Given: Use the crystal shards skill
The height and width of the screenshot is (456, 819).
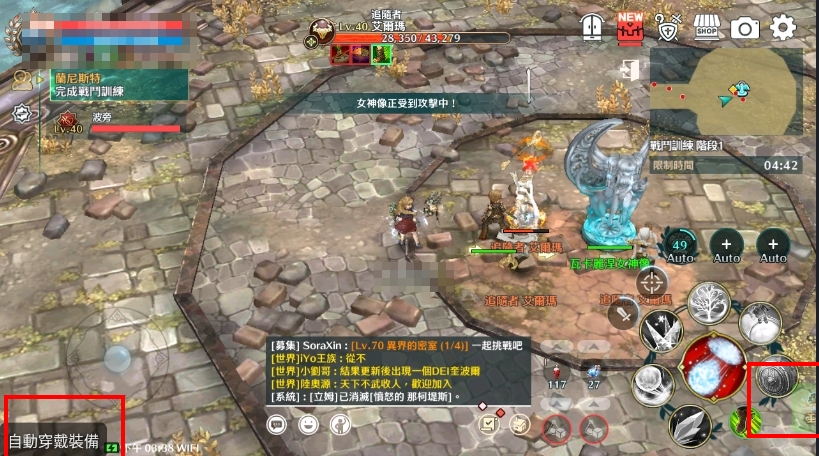Looking at the screenshot, I should tap(689, 426).
